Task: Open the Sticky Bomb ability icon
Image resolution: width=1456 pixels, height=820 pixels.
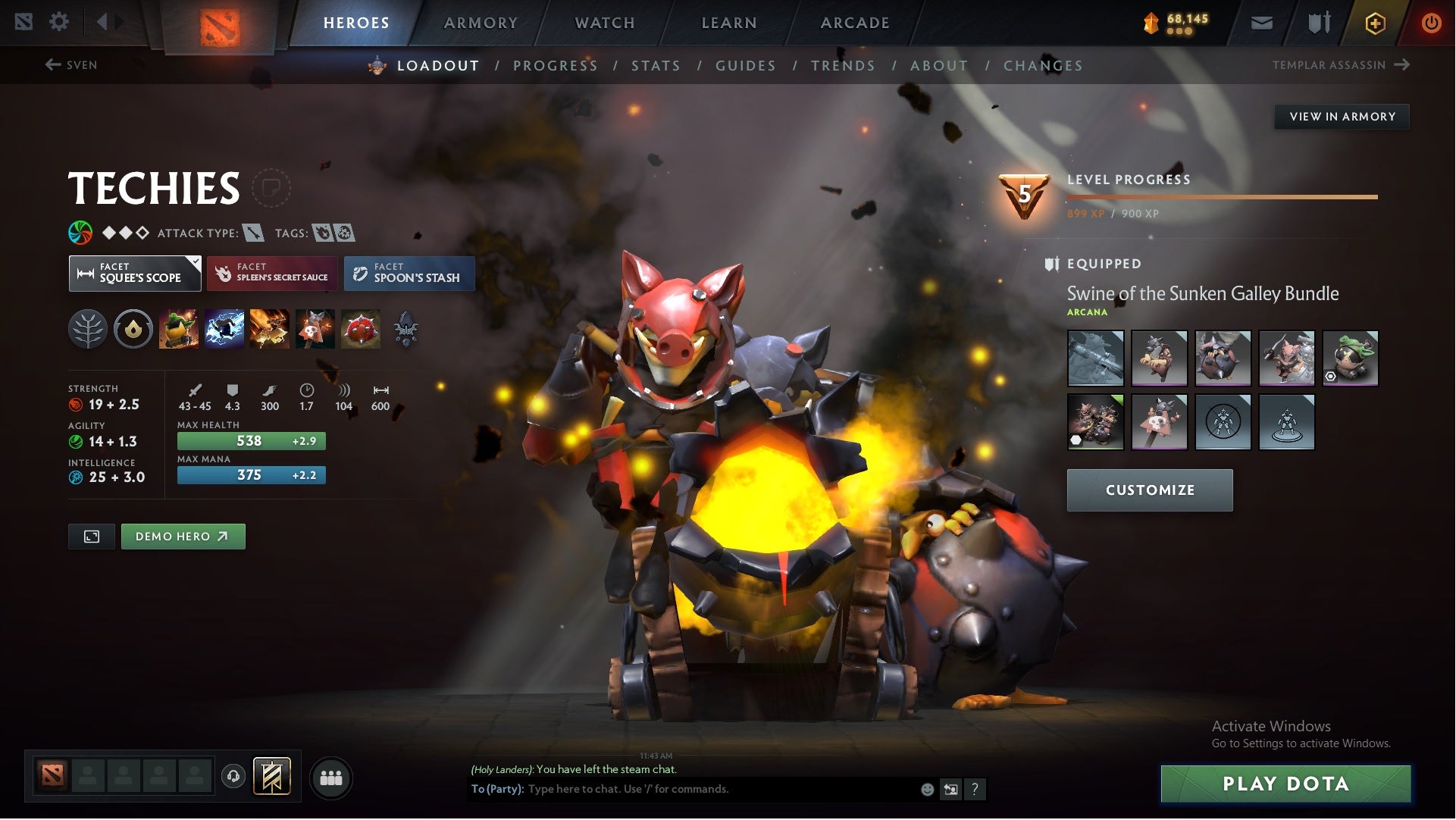Action: coord(180,329)
